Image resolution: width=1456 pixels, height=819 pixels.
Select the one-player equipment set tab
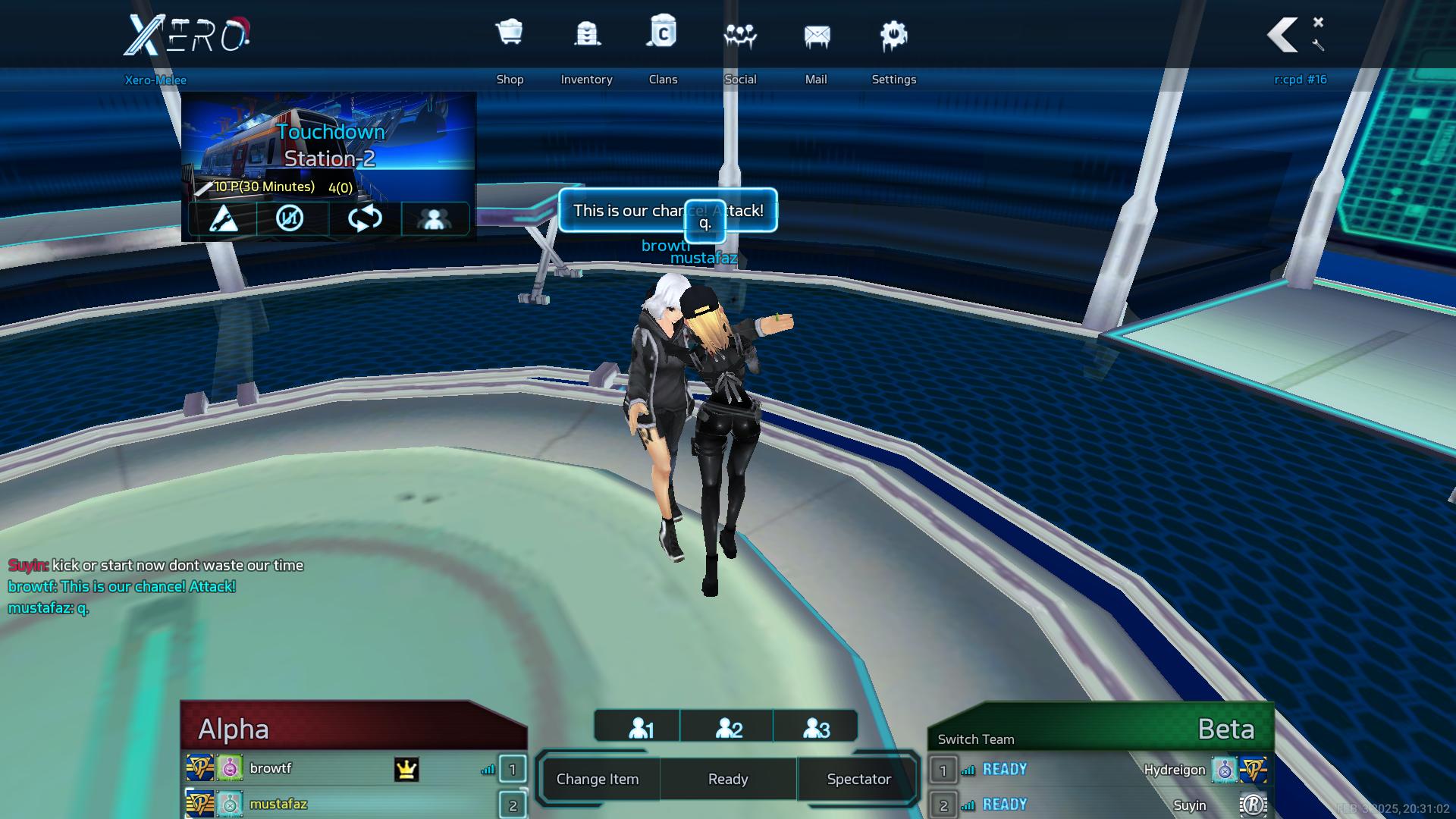click(x=641, y=728)
